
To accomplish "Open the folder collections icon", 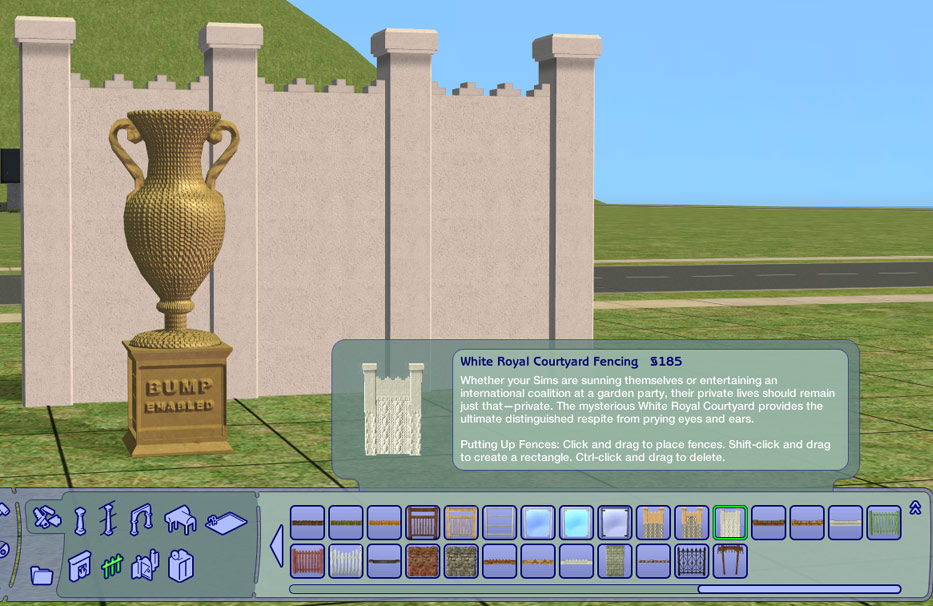I will tap(42, 574).
